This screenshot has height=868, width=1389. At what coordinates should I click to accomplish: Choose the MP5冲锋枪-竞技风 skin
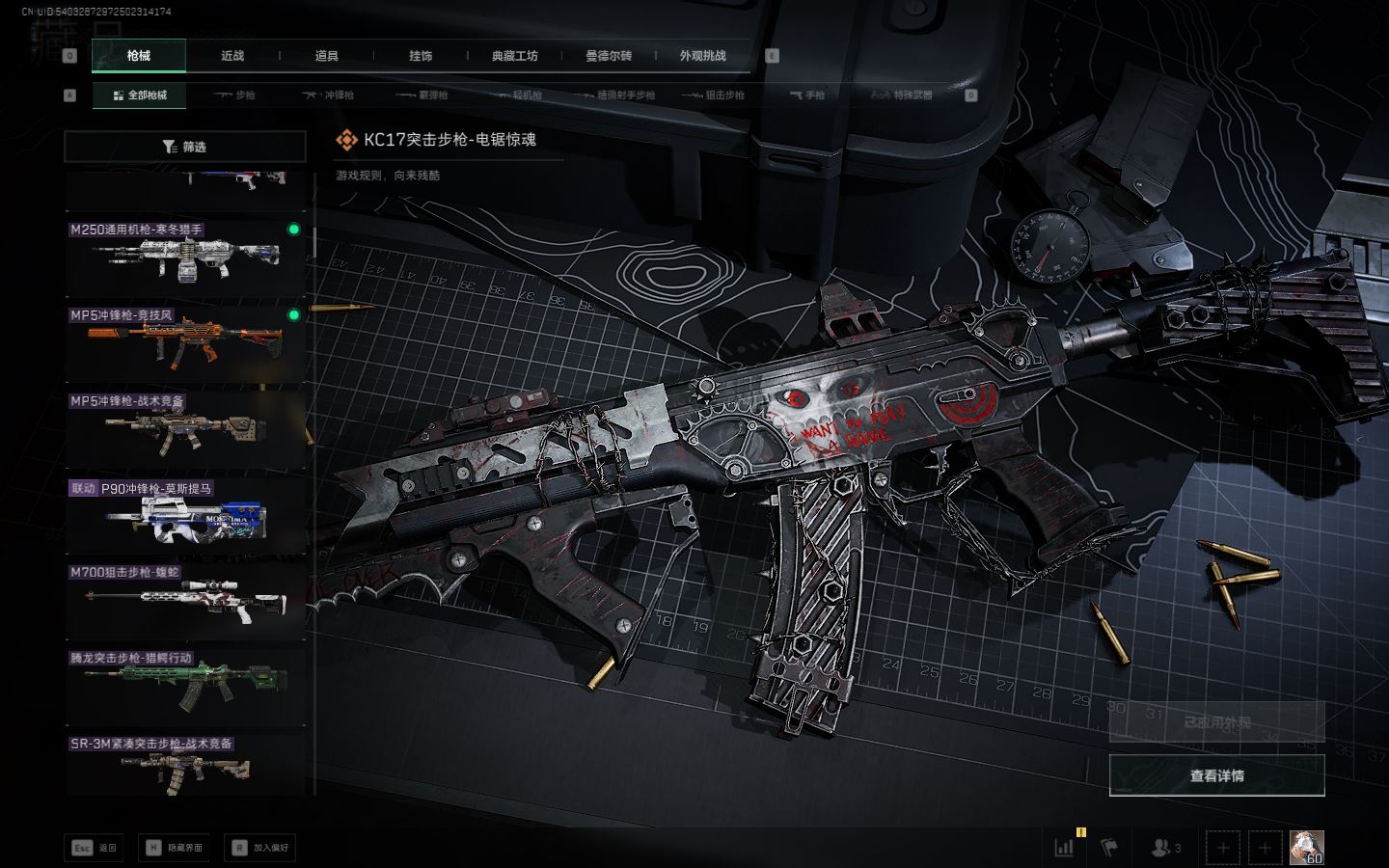pos(185,341)
